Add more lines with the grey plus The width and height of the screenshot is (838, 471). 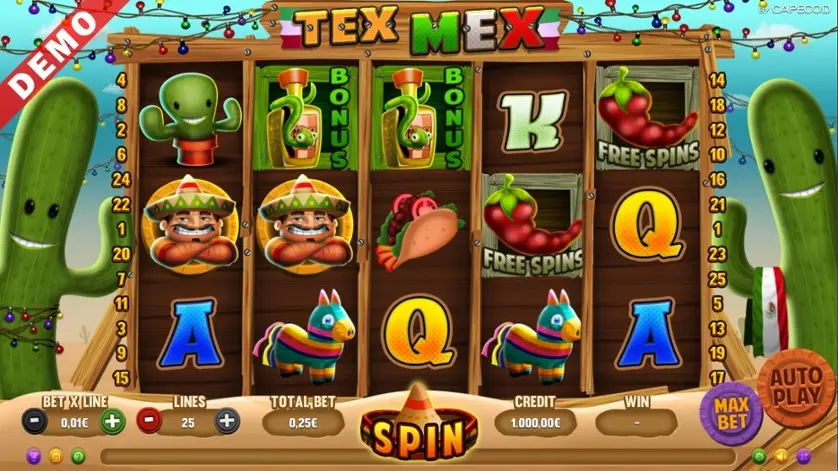pyautogui.click(x=227, y=421)
